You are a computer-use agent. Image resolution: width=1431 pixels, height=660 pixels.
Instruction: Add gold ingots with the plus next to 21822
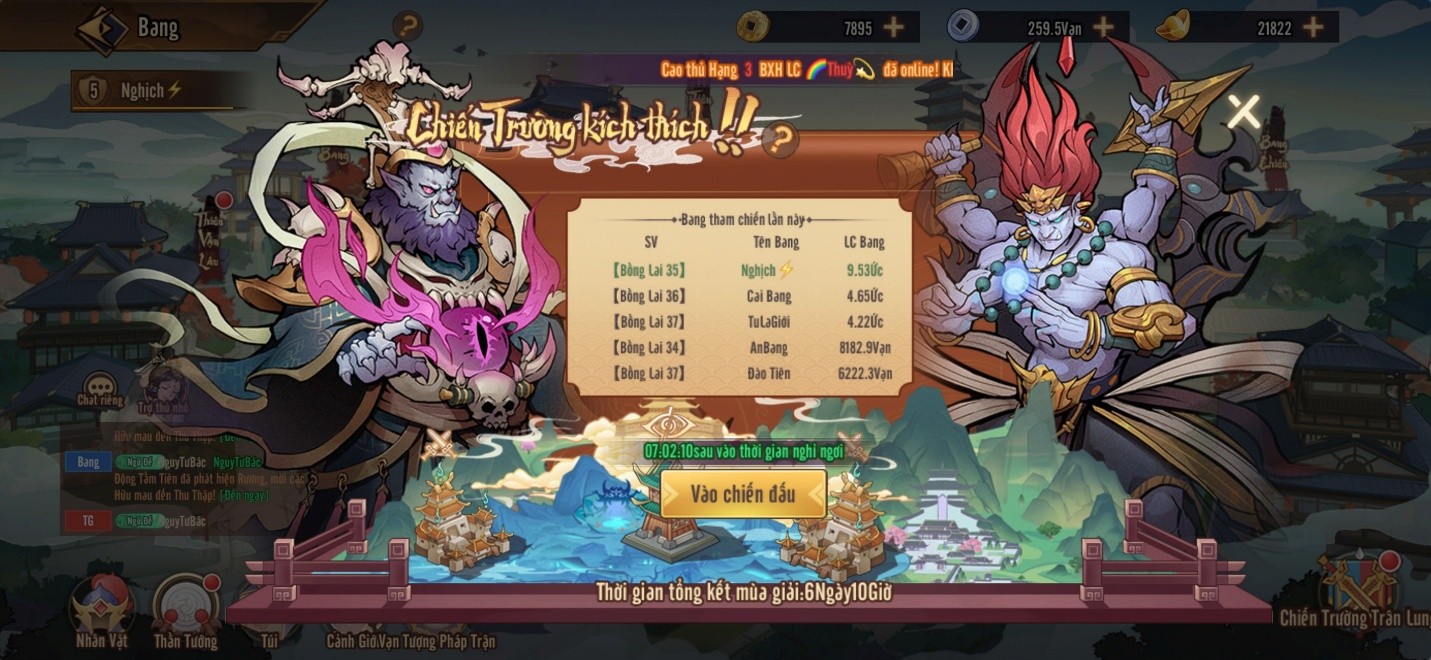tap(1313, 28)
